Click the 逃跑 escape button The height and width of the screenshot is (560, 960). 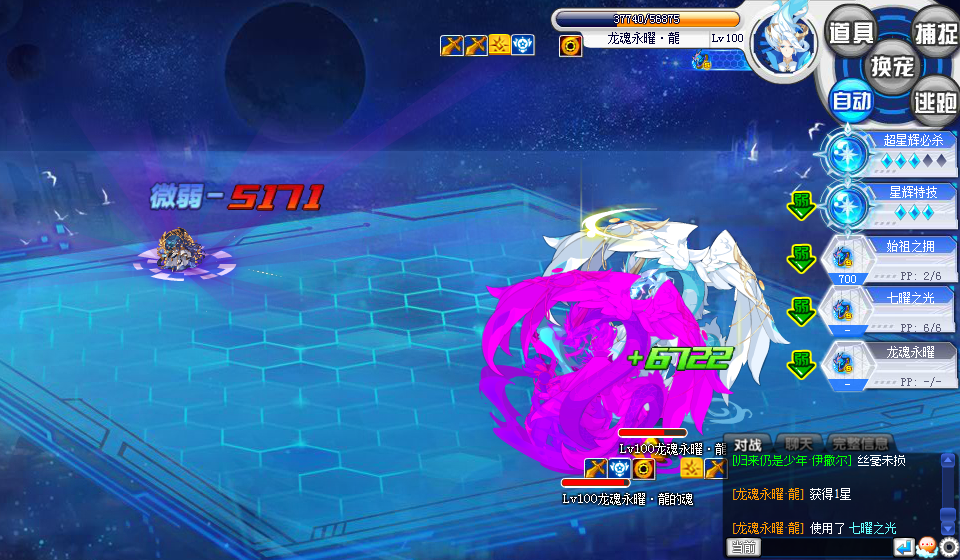click(936, 101)
